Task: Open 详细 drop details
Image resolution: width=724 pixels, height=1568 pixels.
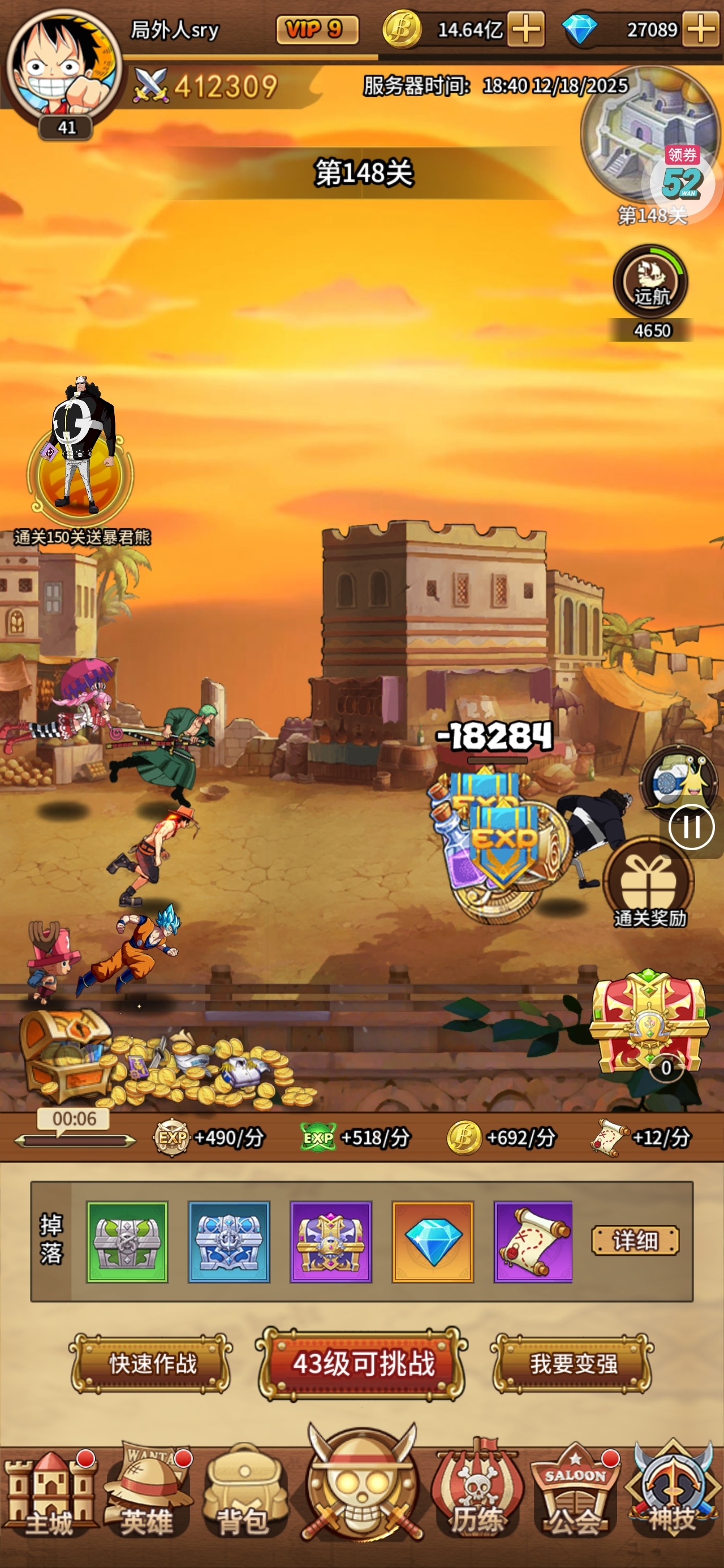Action: [636, 1240]
